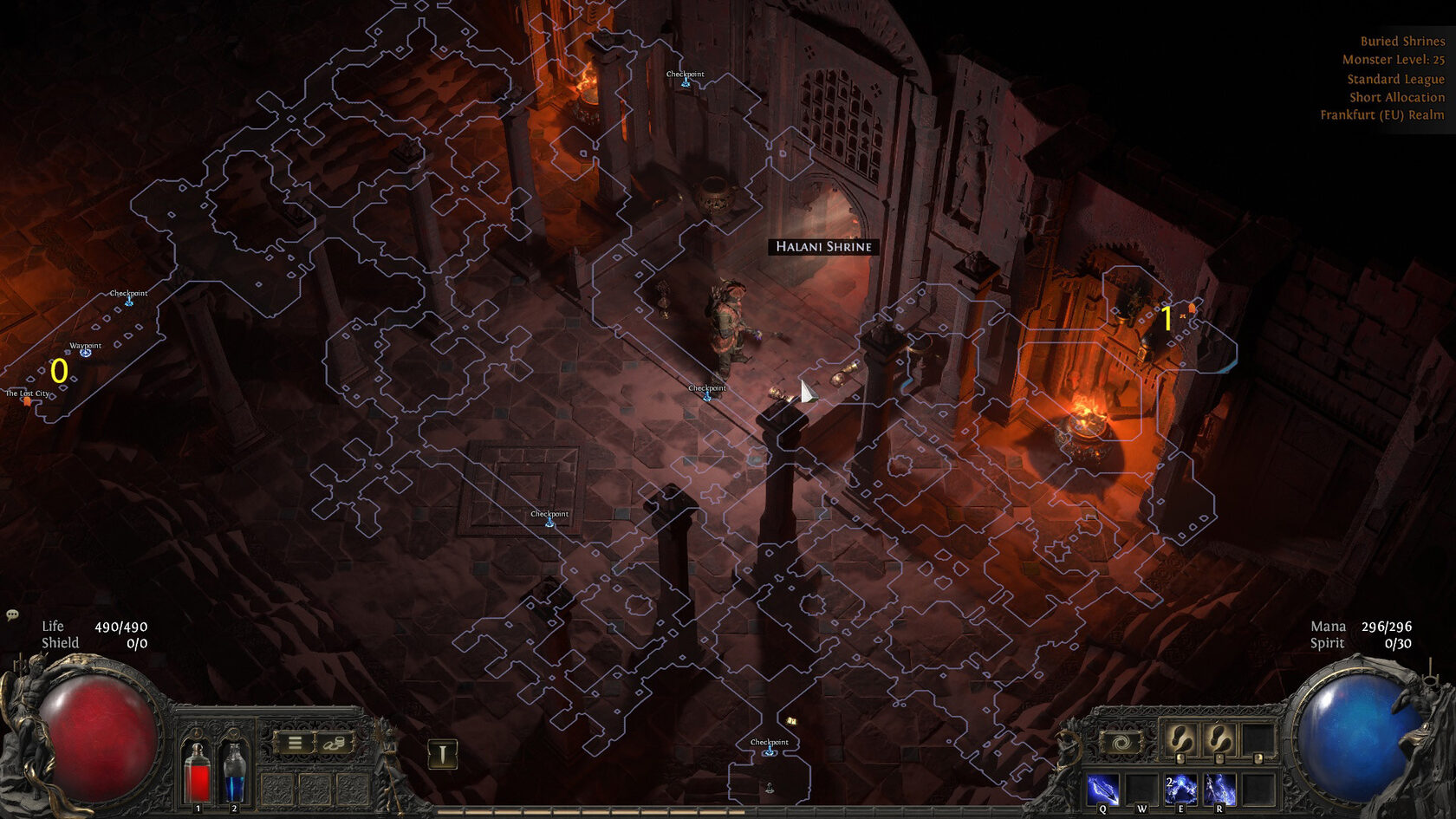Activate the lightning figure skill on R
The height and width of the screenshot is (819, 1456).
(x=1219, y=790)
